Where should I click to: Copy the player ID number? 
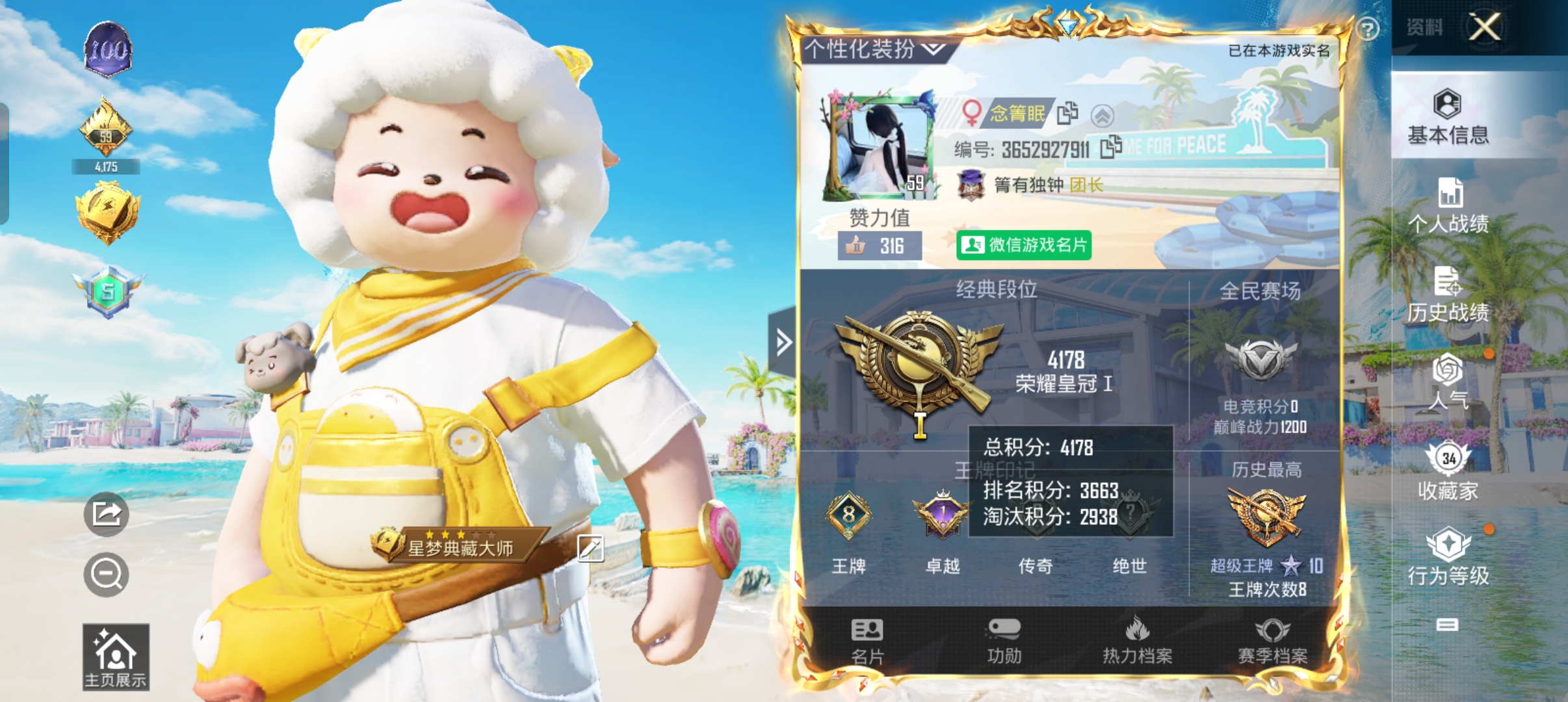(x=1111, y=147)
